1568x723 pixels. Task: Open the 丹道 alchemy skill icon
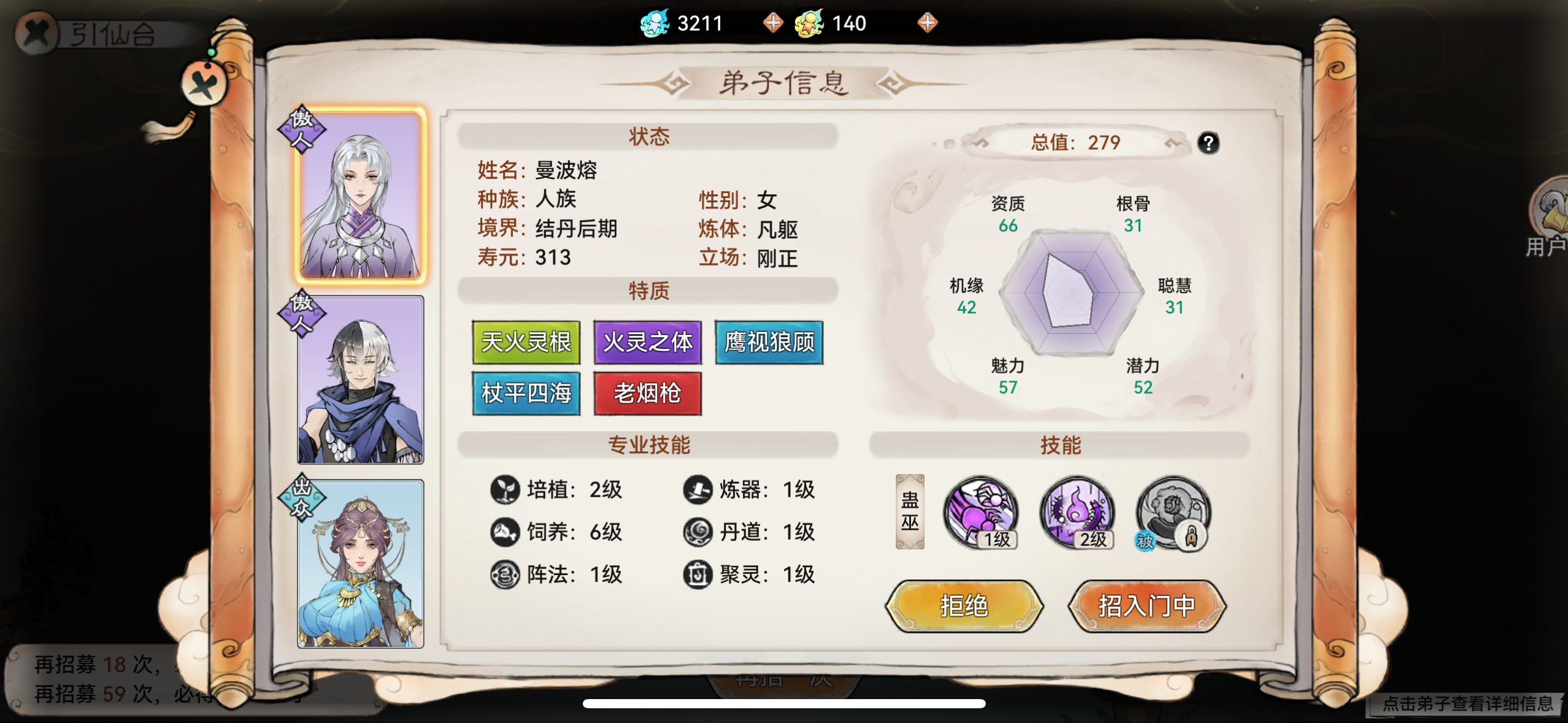696,532
